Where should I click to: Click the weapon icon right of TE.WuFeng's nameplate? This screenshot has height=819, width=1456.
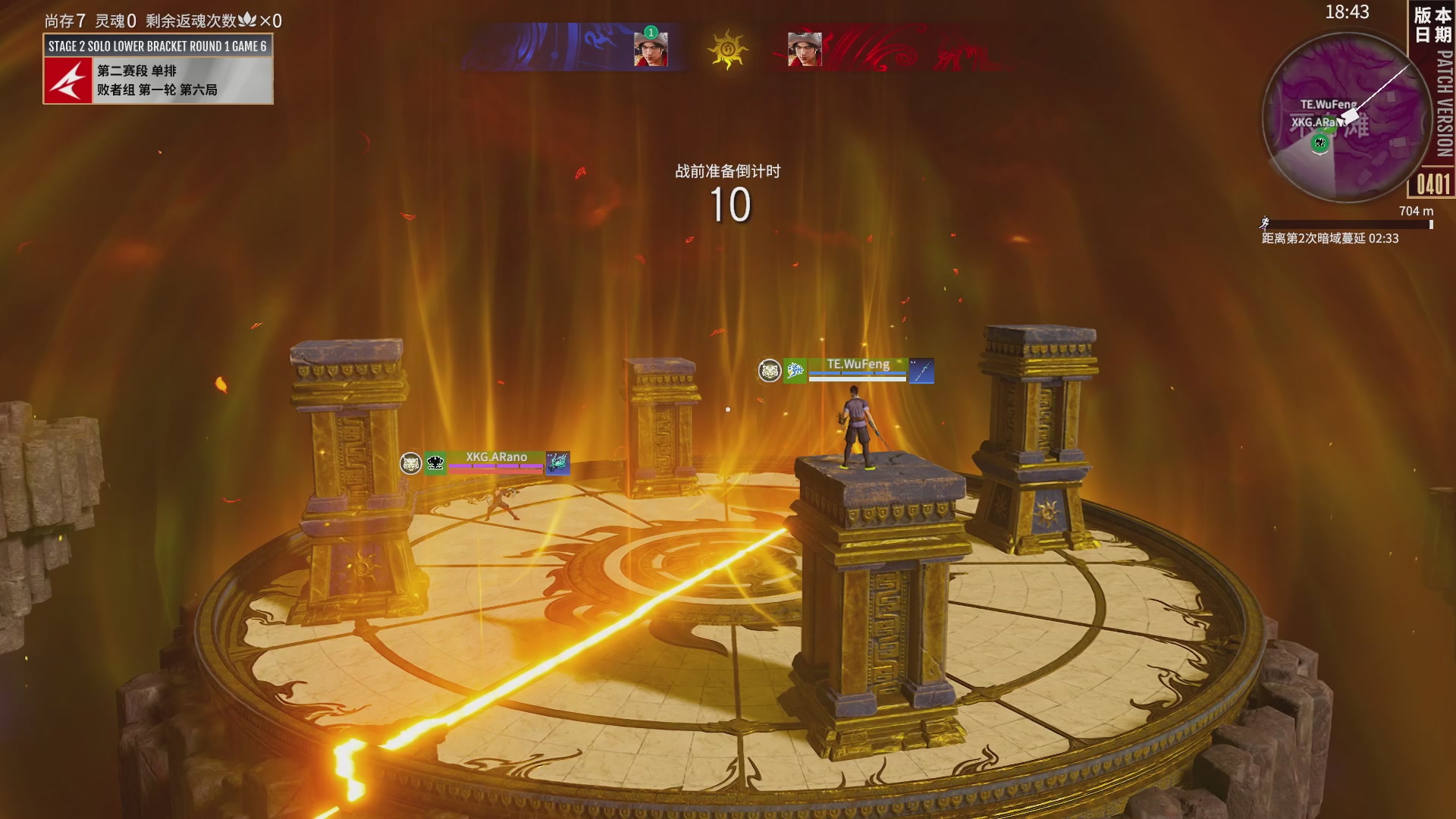[921, 371]
